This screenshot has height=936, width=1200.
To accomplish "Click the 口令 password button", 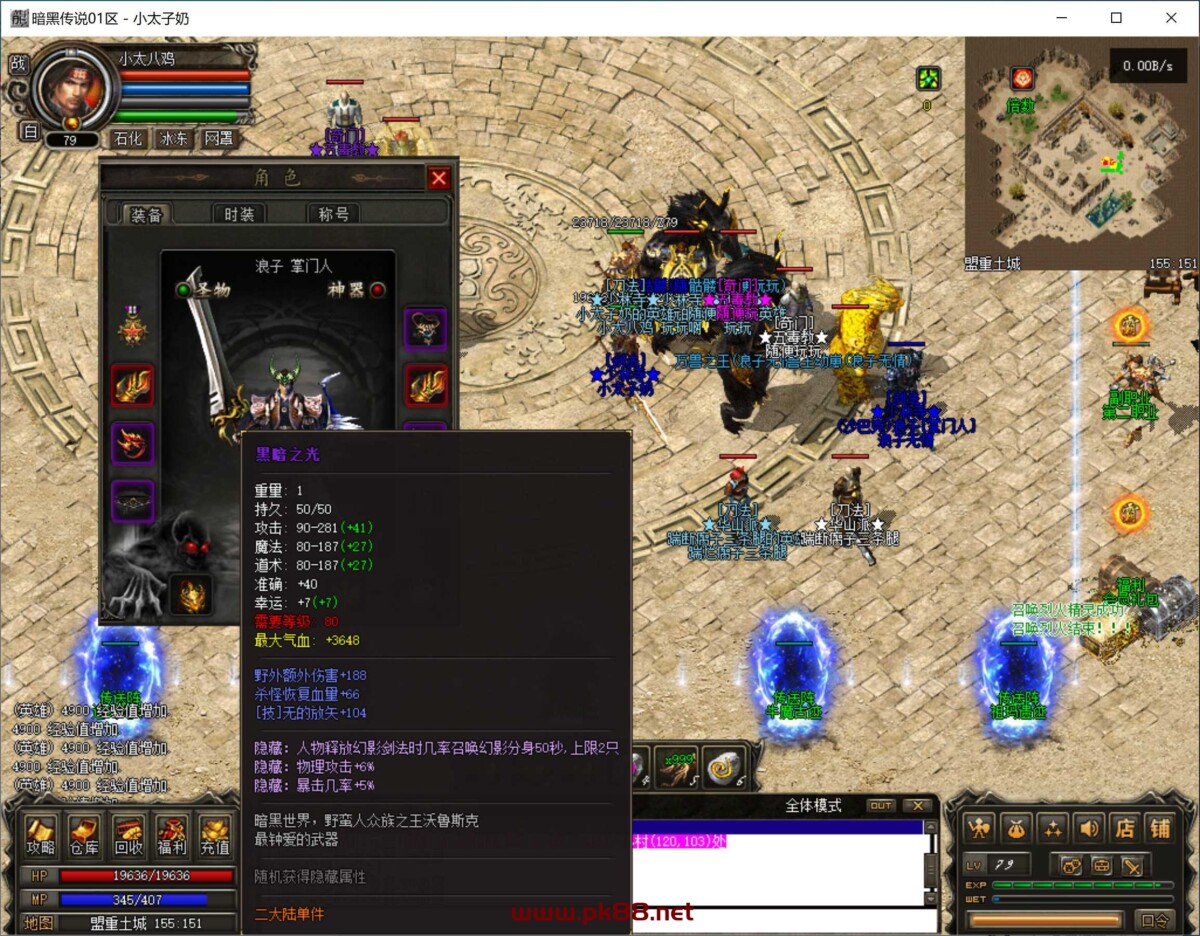I will 1155,919.
